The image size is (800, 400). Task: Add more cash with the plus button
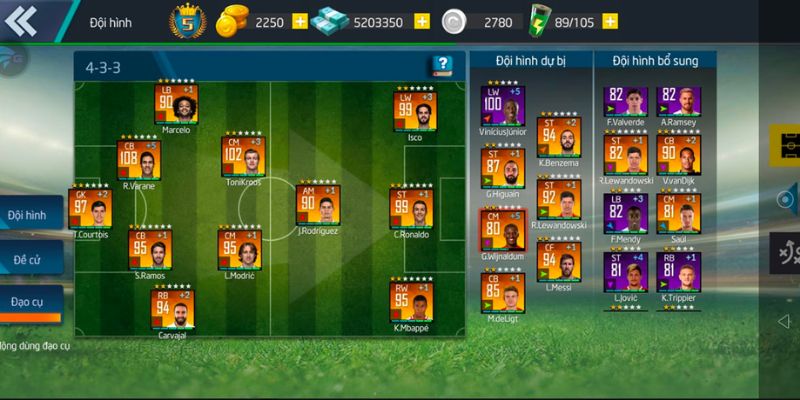[421, 21]
